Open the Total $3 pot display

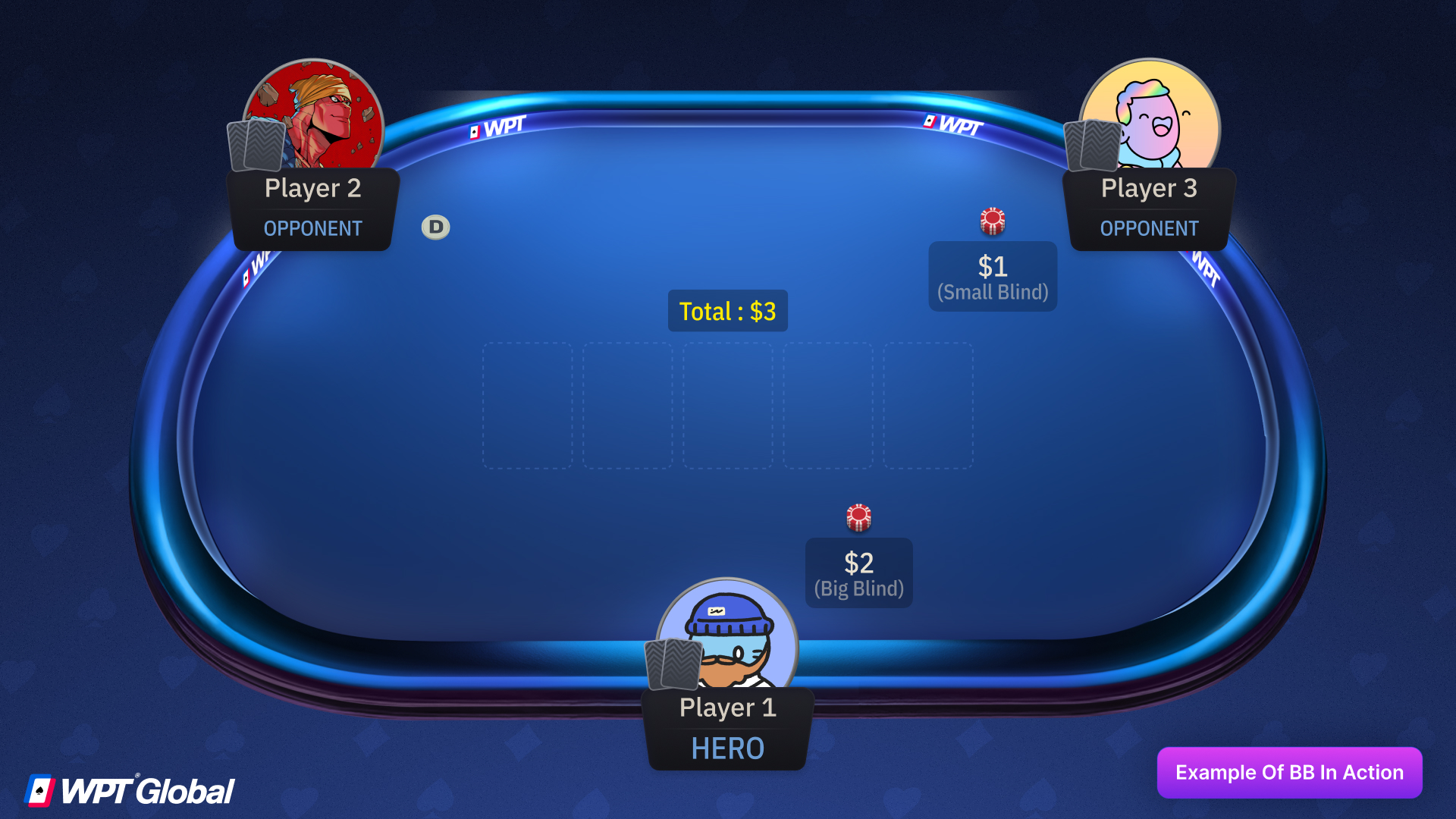pyautogui.click(x=727, y=310)
